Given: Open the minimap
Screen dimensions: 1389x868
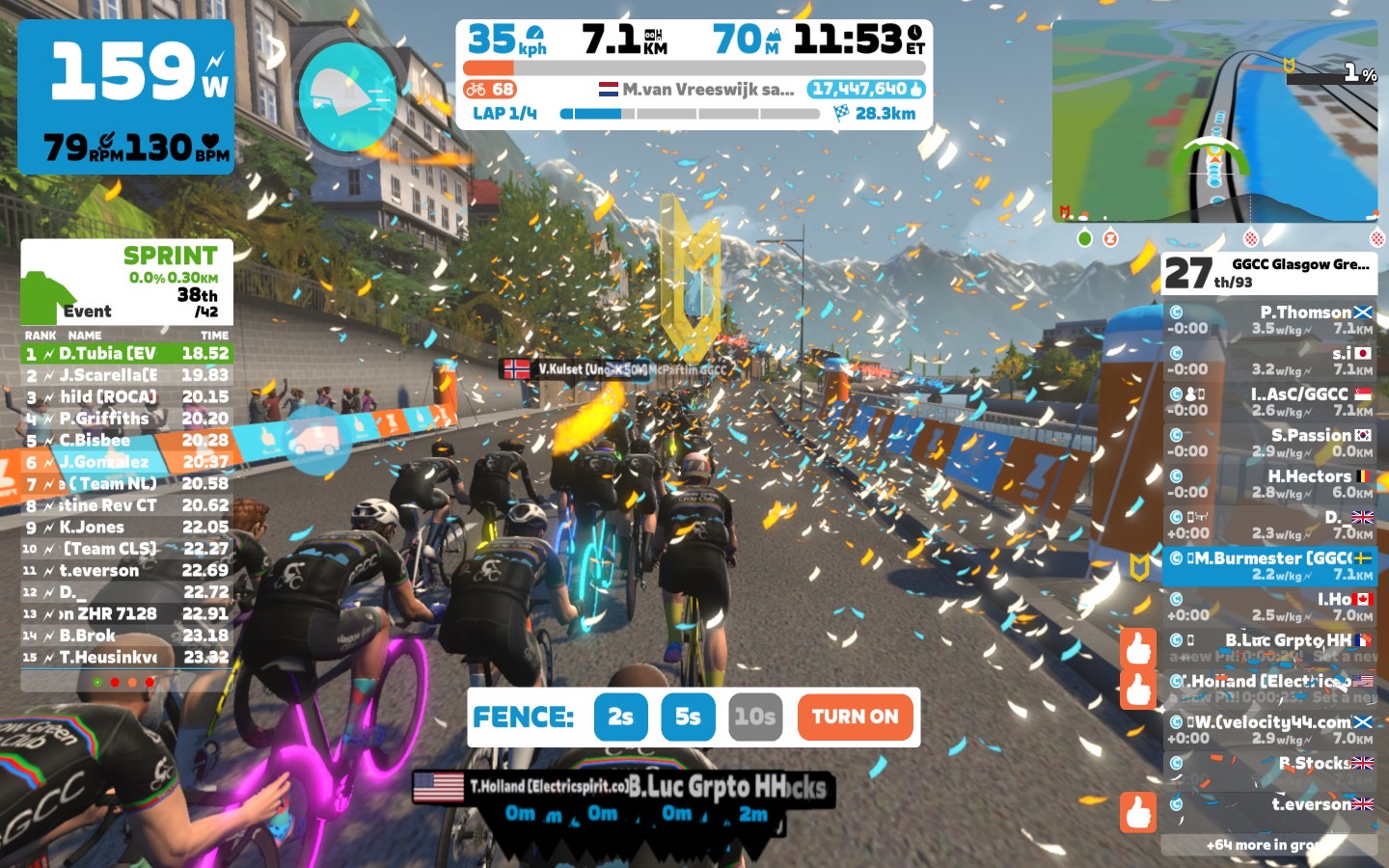Looking at the screenshot, I should [1214, 121].
